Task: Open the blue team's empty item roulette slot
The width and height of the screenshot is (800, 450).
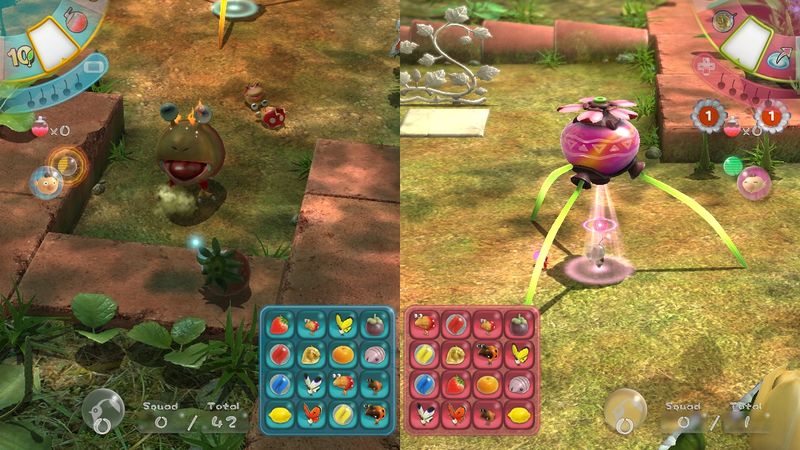Action: pos(51,41)
